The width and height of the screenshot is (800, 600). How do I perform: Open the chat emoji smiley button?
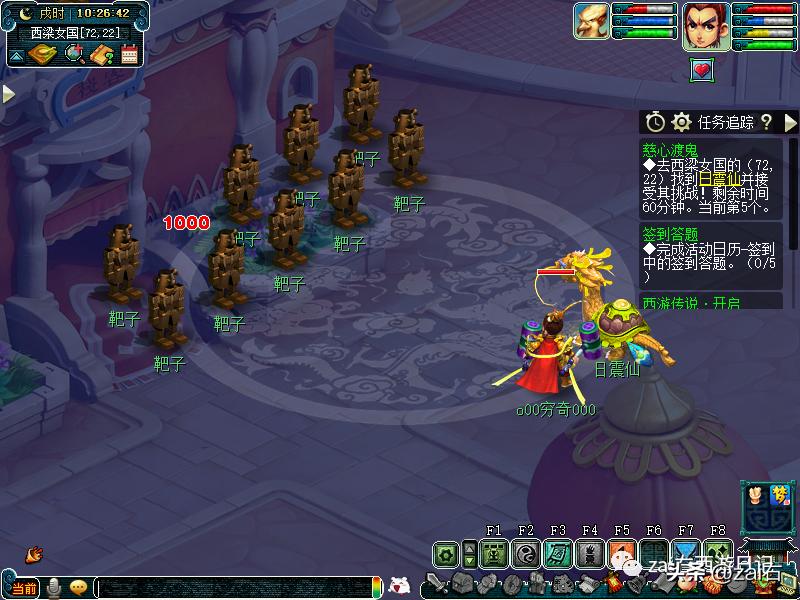pos(78,588)
